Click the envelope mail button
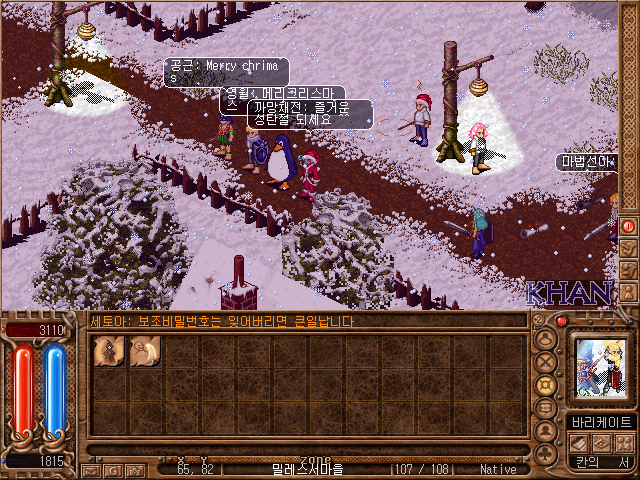640x480 pixels. pyautogui.click(x=91, y=469)
